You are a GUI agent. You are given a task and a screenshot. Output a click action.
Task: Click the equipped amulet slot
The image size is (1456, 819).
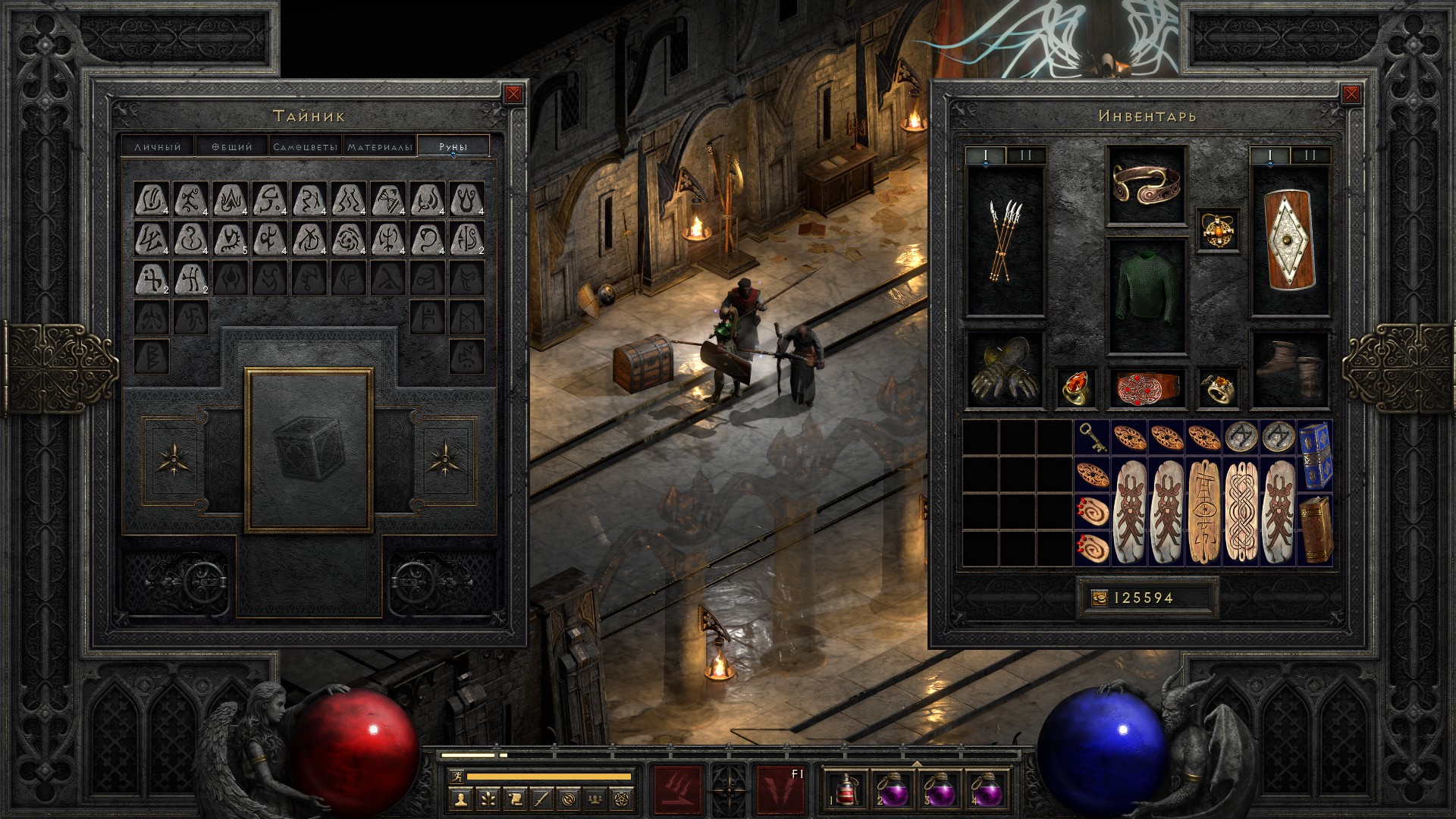point(1219,230)
